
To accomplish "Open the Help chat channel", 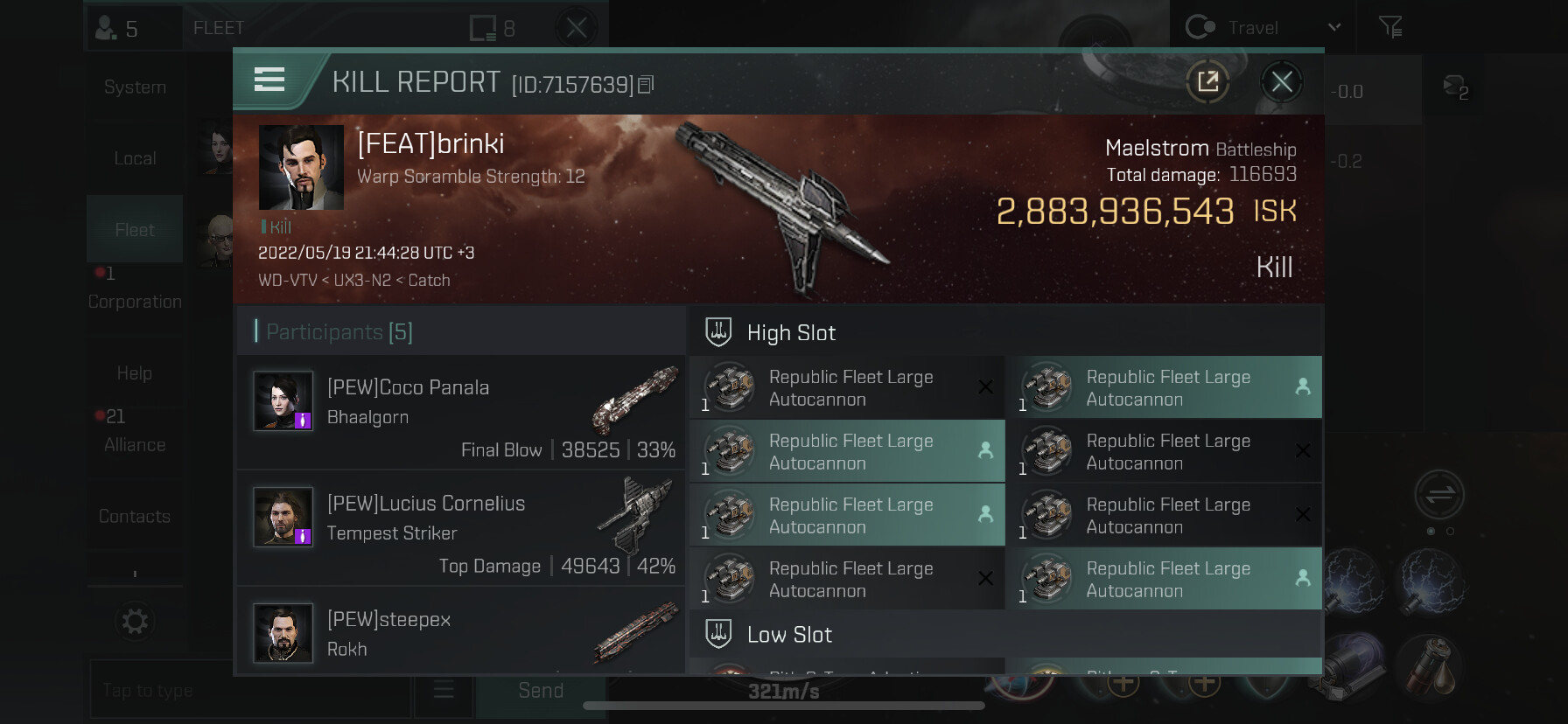I will tap(135, 373).
